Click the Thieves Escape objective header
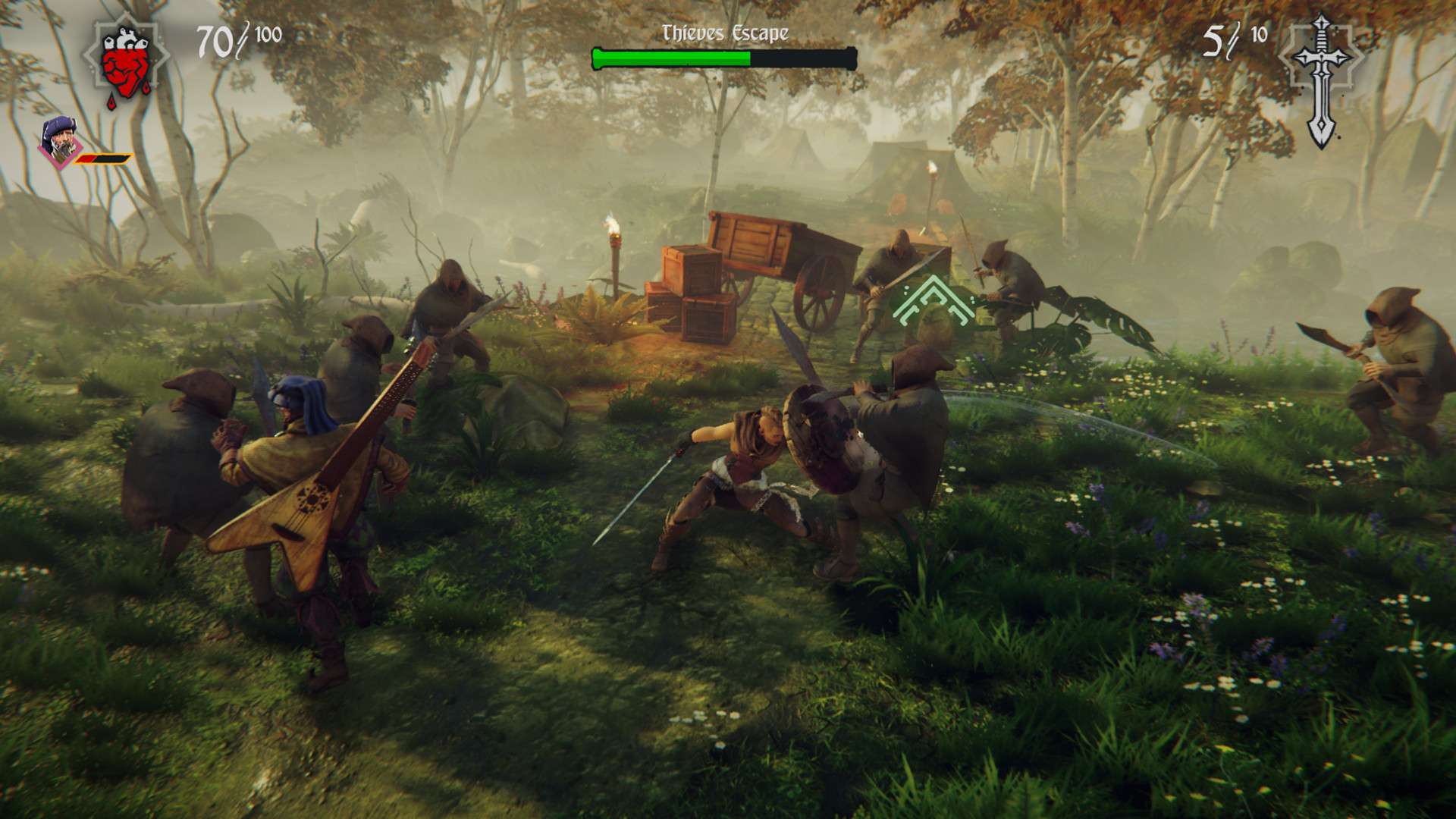 point(725,32)
